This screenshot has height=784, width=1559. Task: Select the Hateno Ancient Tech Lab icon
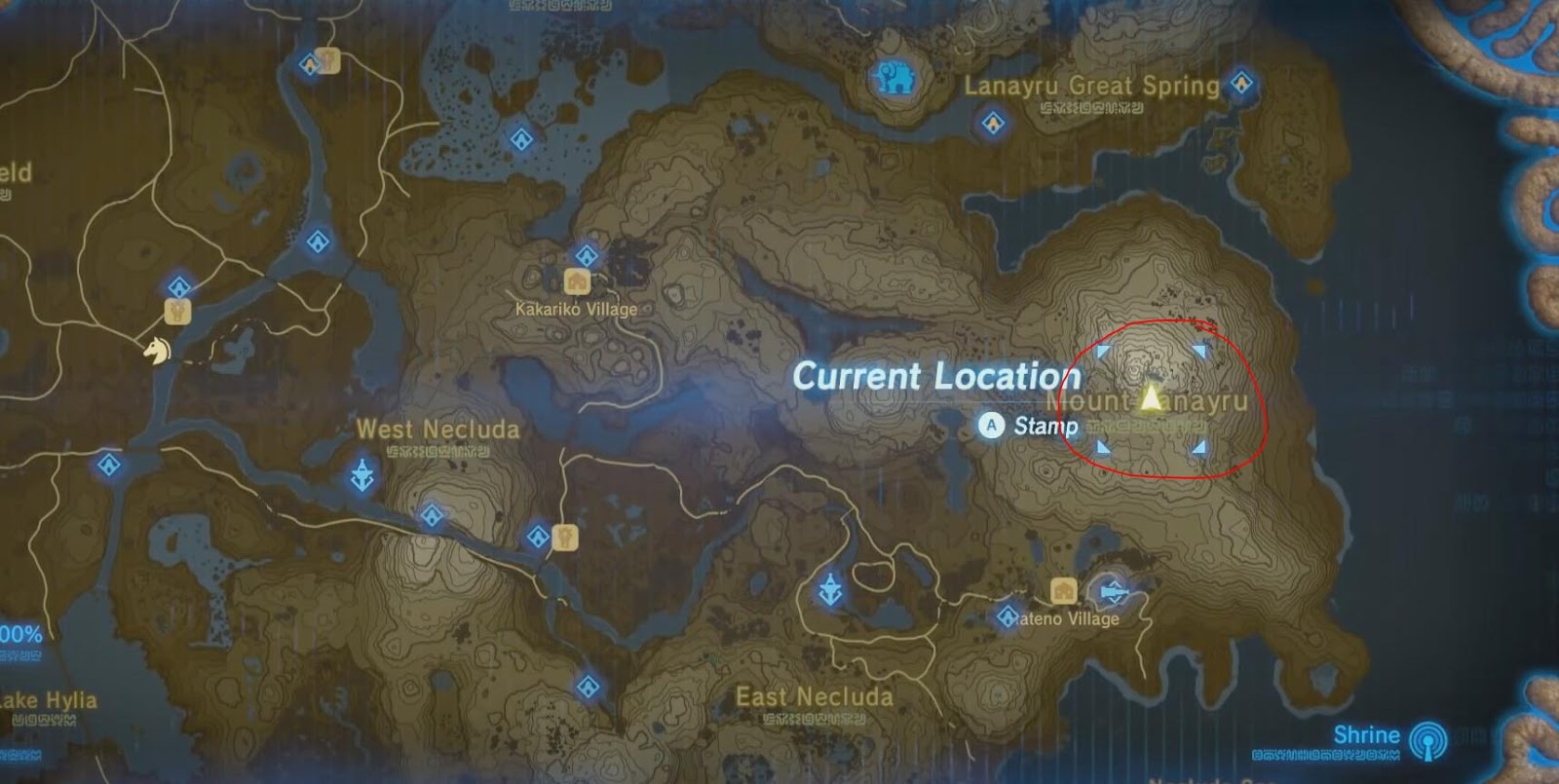pyautogui.click(x=1115, y=590)
